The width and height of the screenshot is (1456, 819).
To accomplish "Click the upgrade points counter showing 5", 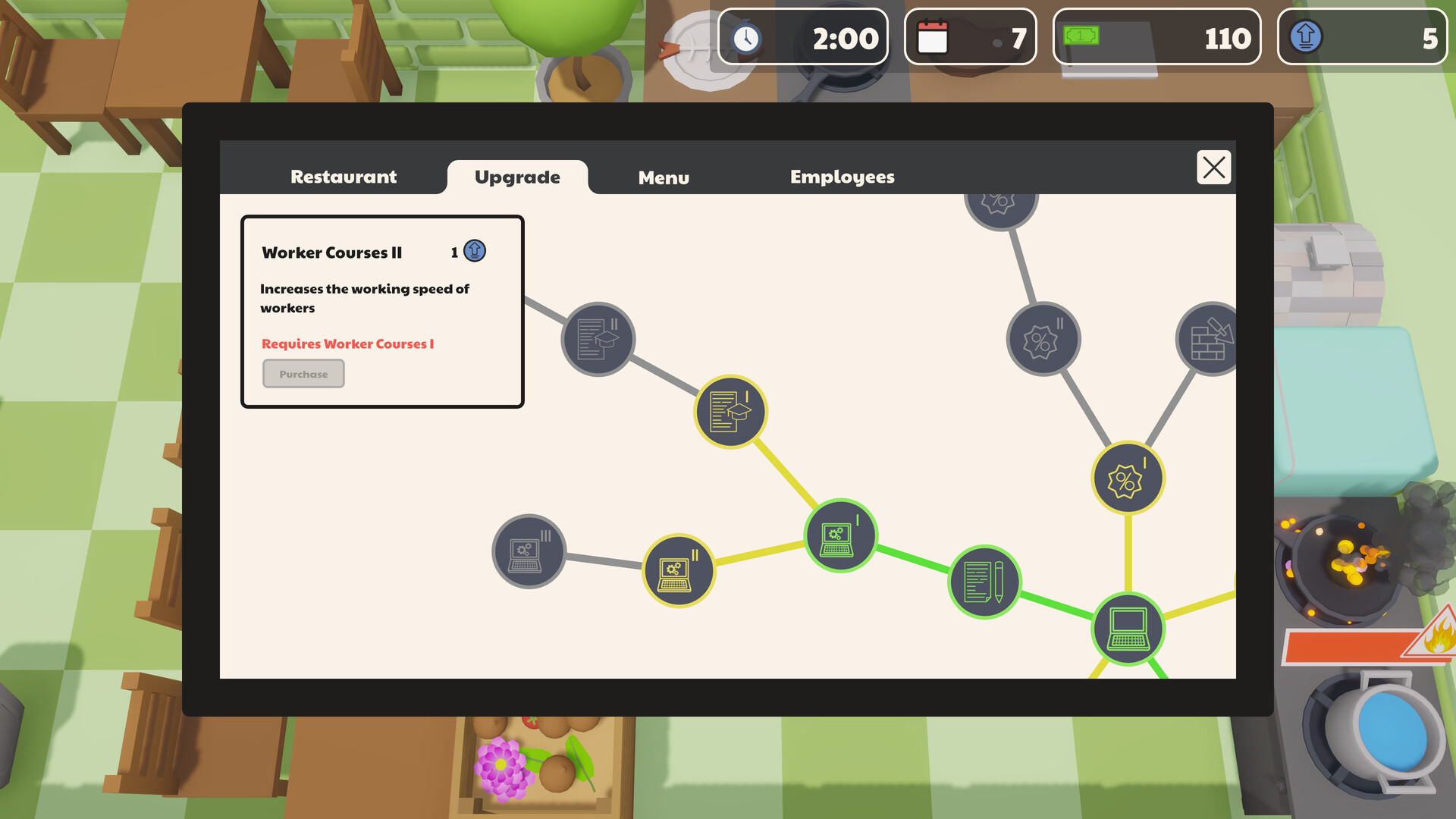I will click(1363, 36).
